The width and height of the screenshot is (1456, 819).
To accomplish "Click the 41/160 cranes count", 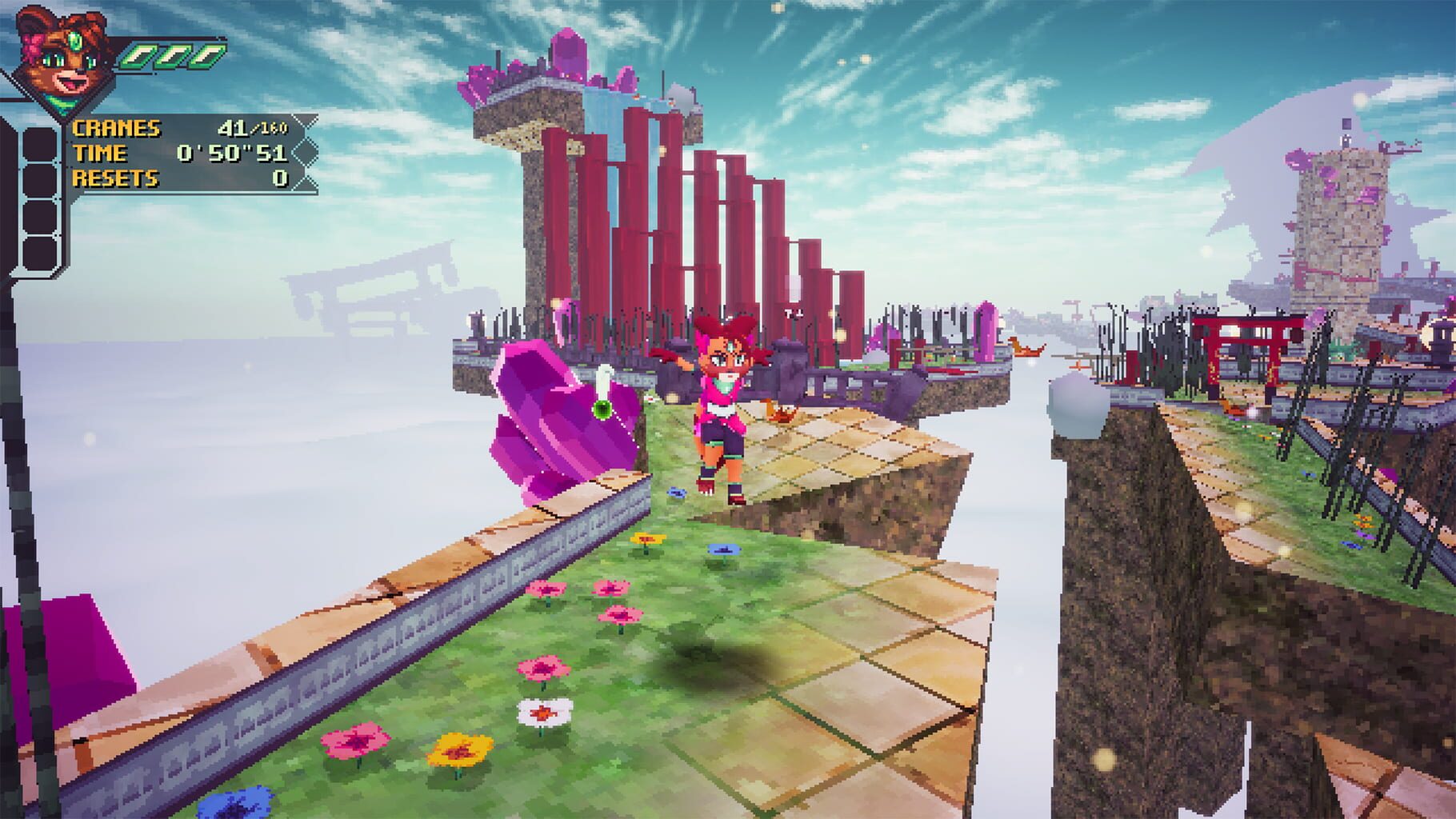I will click(252, 127).
